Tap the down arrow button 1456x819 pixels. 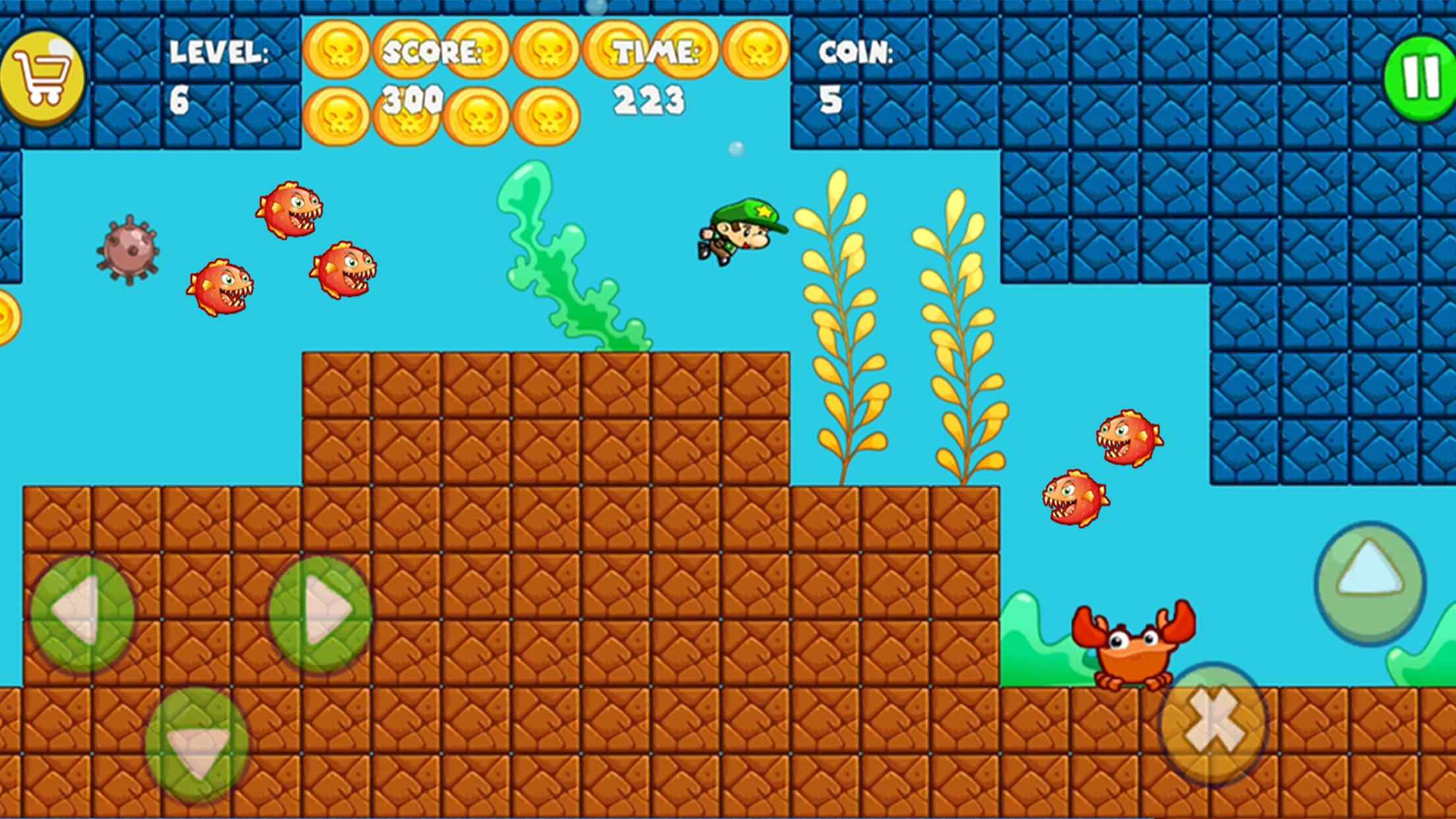(197, 745)
